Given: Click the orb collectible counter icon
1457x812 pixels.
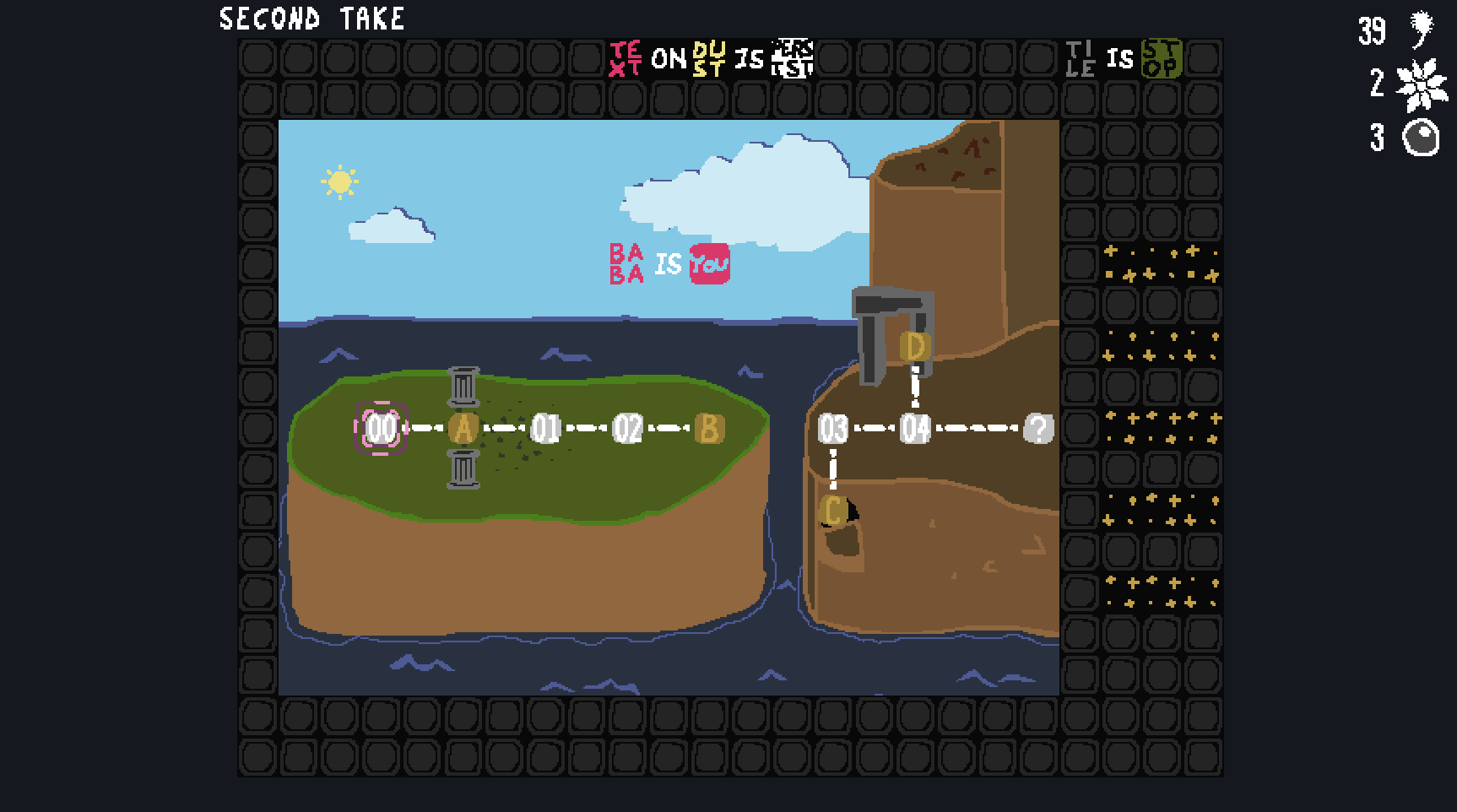Looking at the screenshot, I should click(1421, 138).
